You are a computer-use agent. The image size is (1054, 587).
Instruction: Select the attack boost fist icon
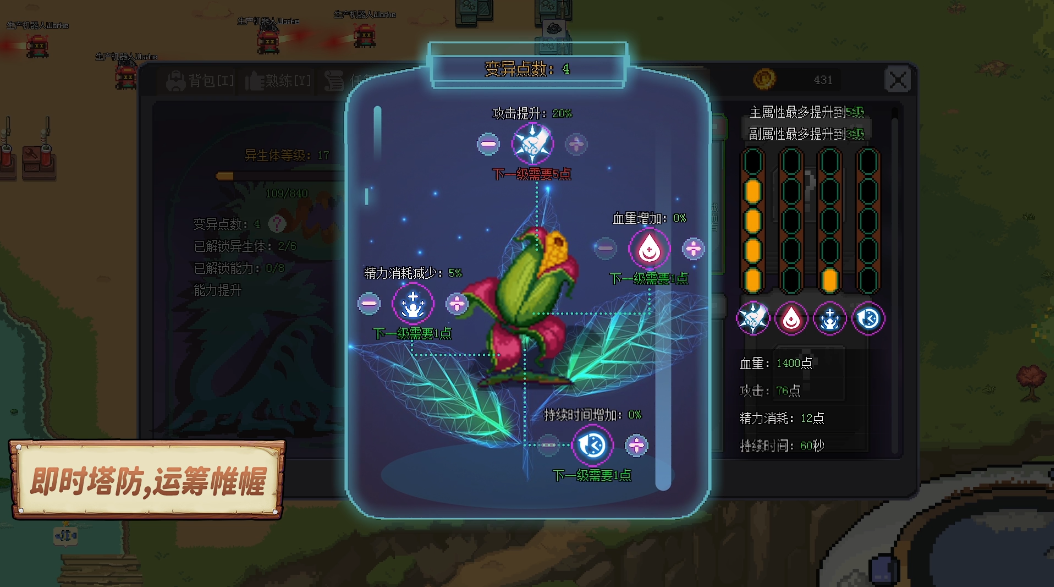(532, 144)
